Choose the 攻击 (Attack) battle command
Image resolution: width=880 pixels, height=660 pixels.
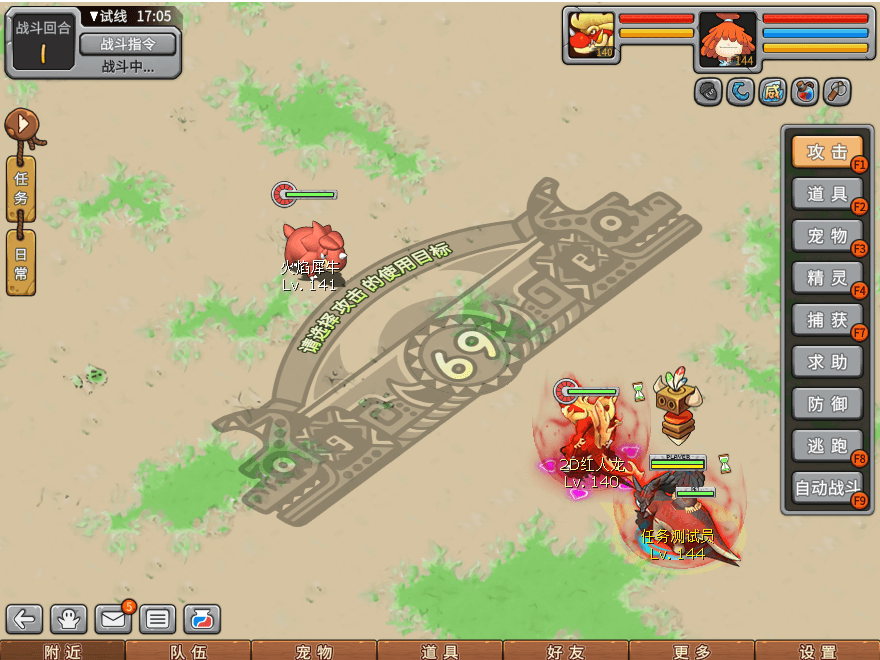pyautogui.click(x=827, y=152)
